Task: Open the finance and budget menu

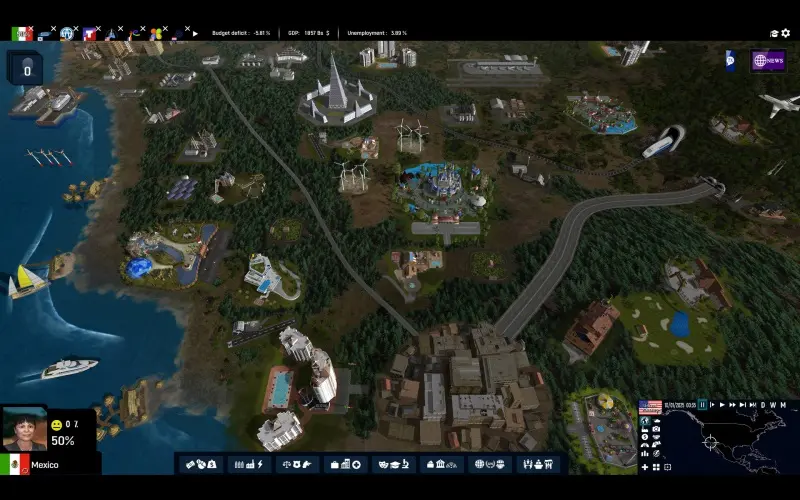Action: tap(200, 464)
